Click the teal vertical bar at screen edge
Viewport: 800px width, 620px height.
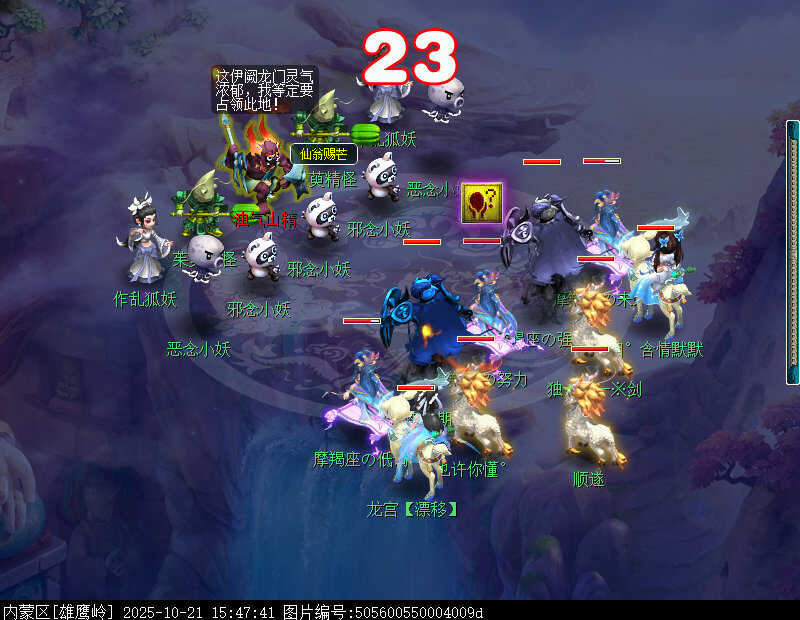794,252
